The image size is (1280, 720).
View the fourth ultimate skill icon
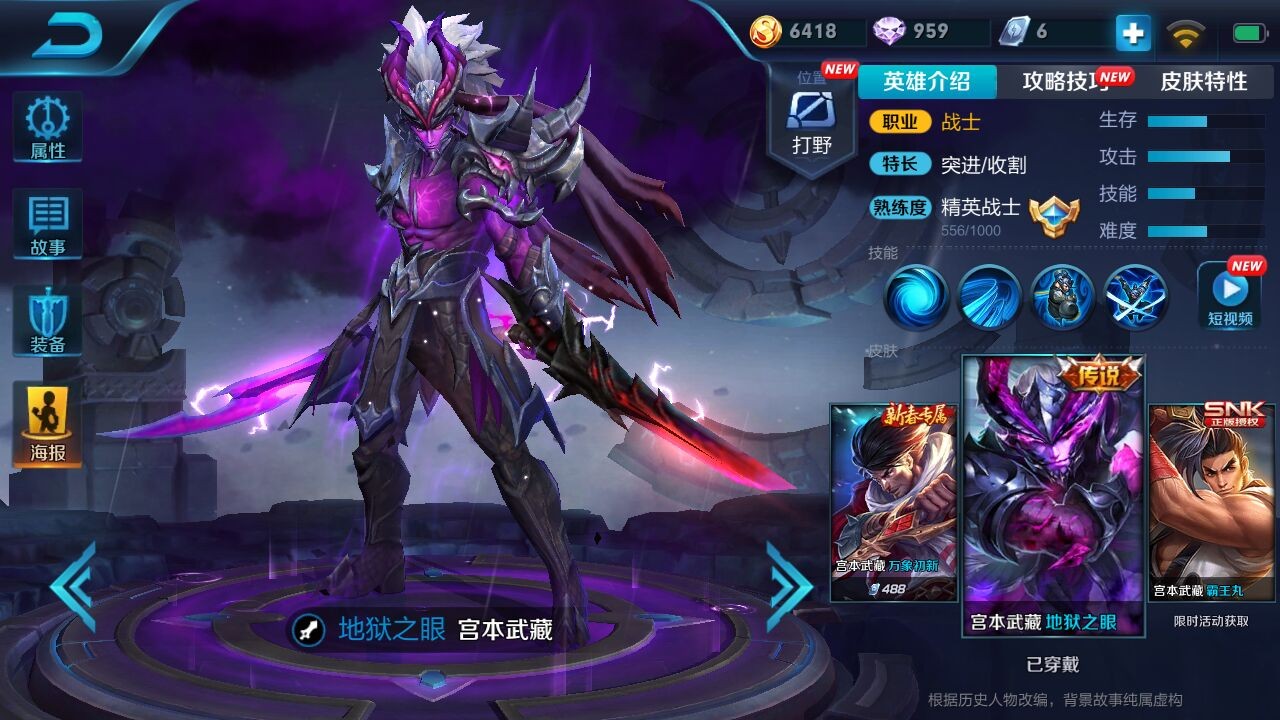1137,297
